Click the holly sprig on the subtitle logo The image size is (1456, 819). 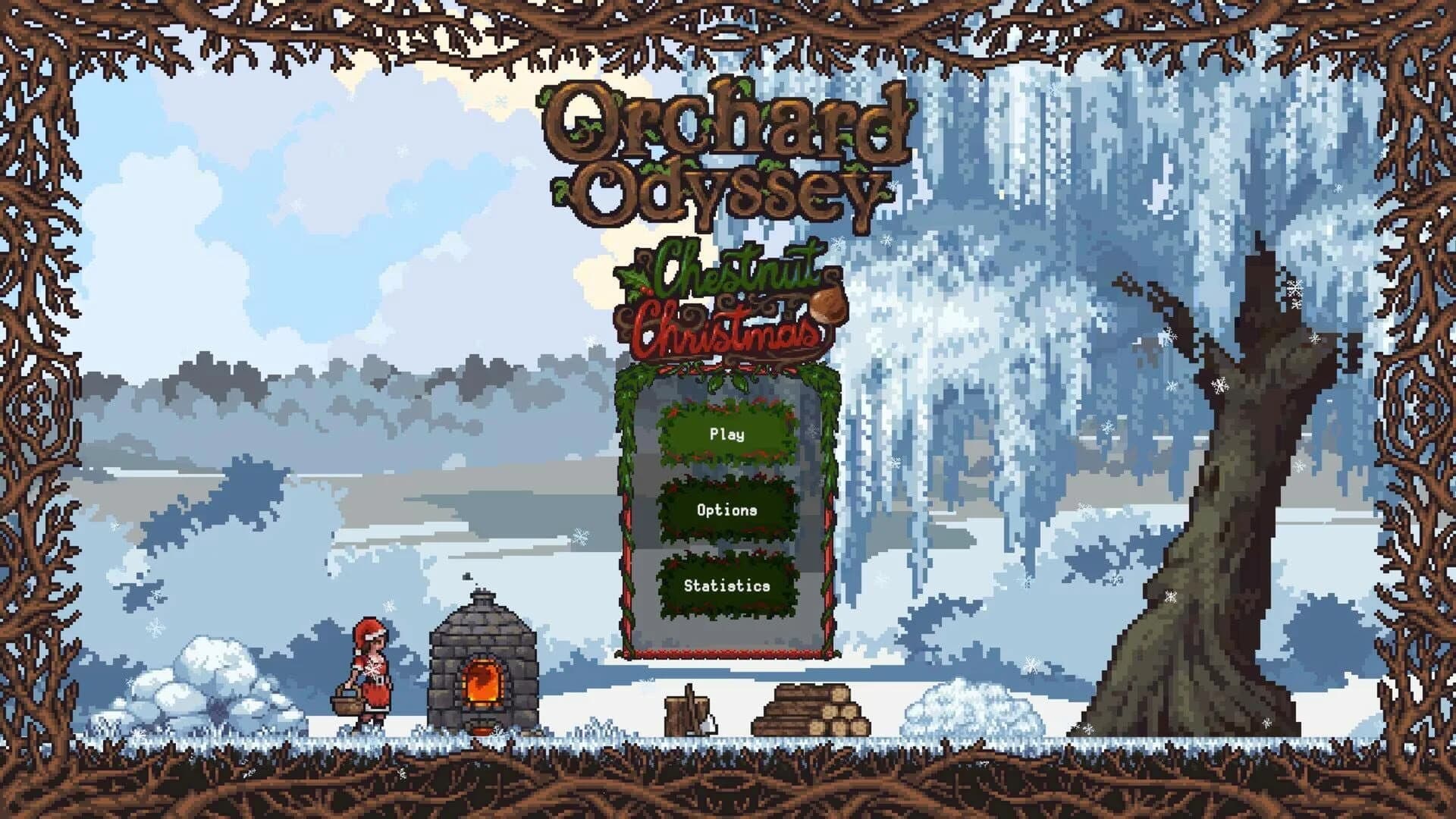(x=637, y=284)
